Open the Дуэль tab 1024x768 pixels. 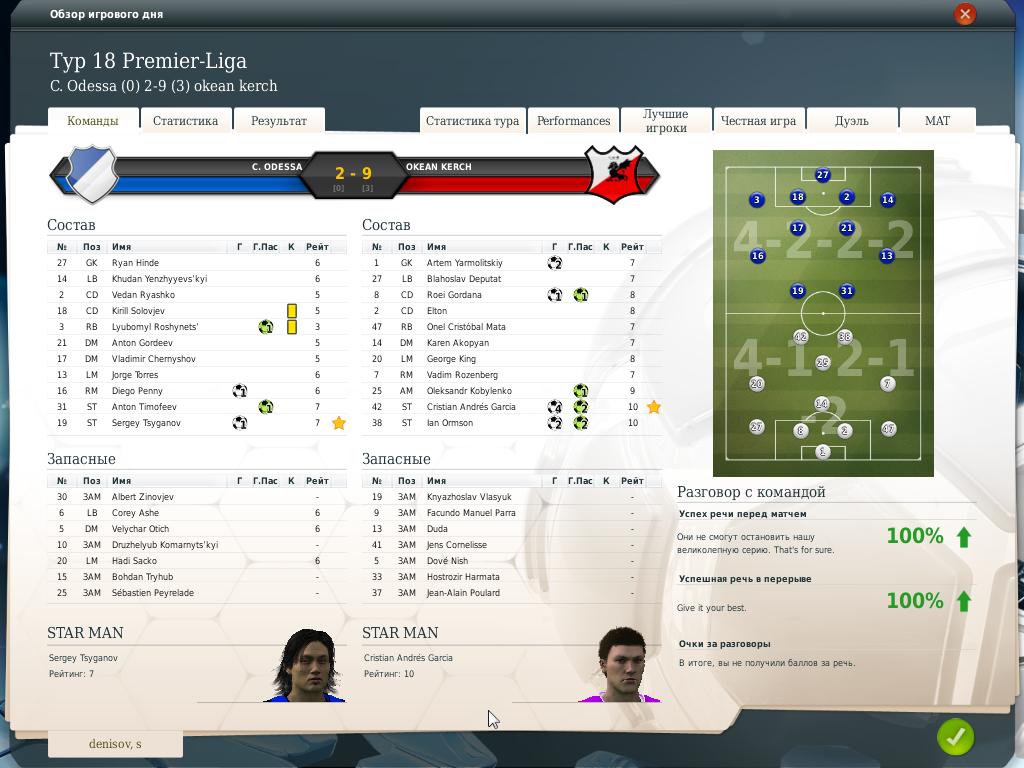click(x=852, y=121)
